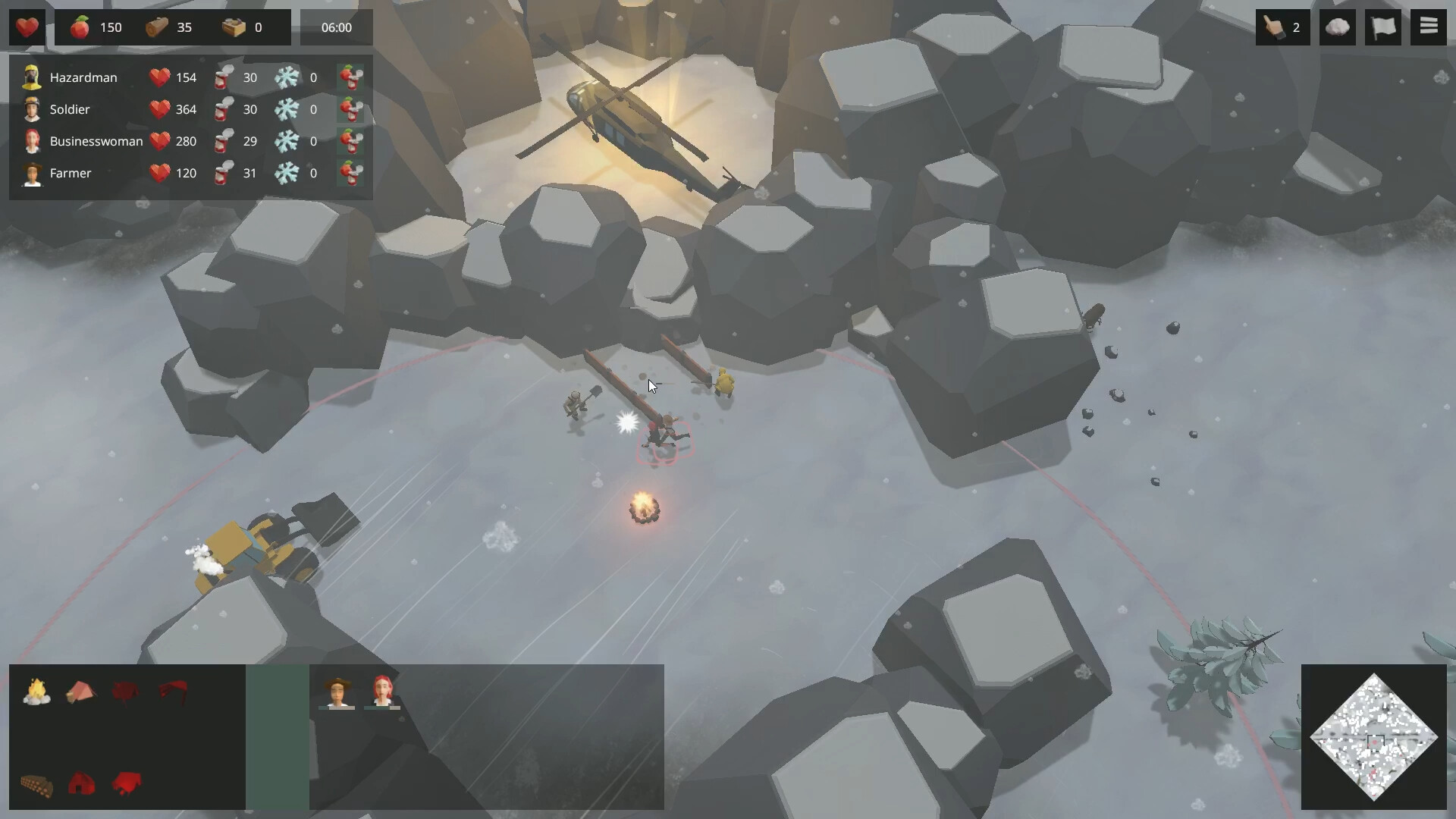Select the pink tent build option
This screenshot has width=1456, height=819.
coord(82,692)
